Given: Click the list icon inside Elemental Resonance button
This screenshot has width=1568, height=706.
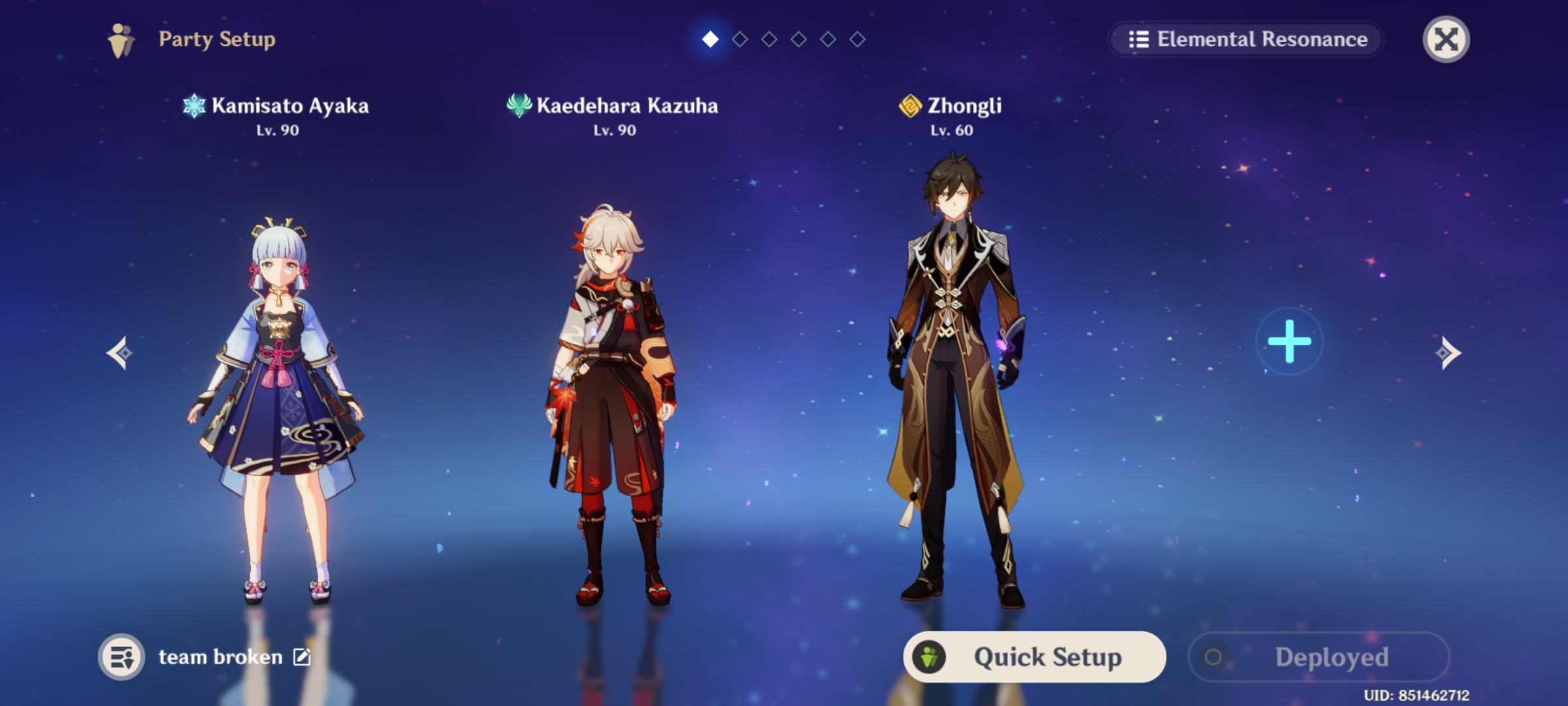Looking at the screenshot, I should [1138, 39].
